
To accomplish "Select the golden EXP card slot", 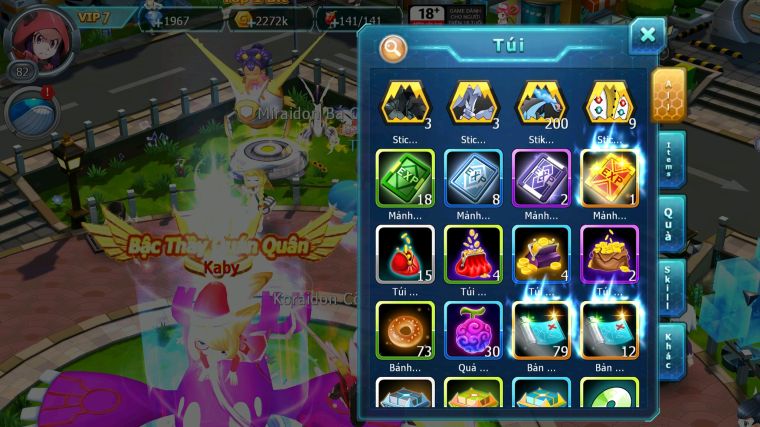I will [x=610, y=177].
